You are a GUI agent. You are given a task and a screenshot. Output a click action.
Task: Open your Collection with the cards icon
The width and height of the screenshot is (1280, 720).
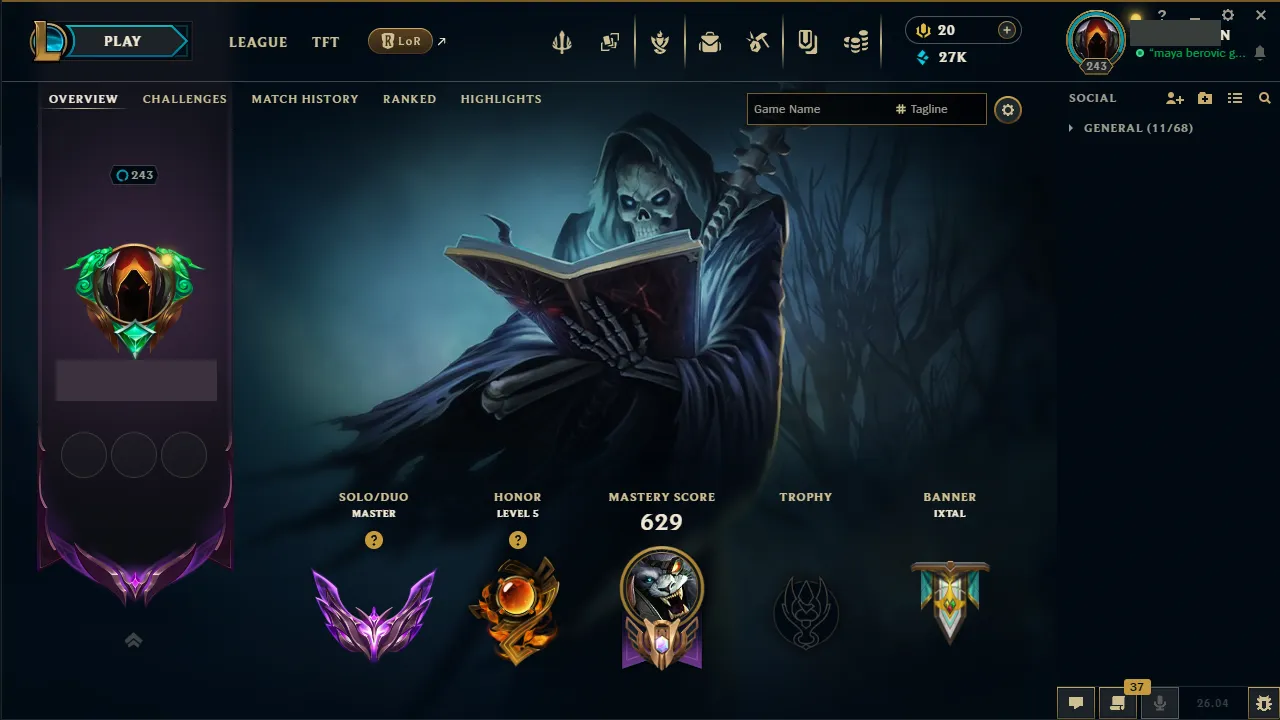click(610, 41)
